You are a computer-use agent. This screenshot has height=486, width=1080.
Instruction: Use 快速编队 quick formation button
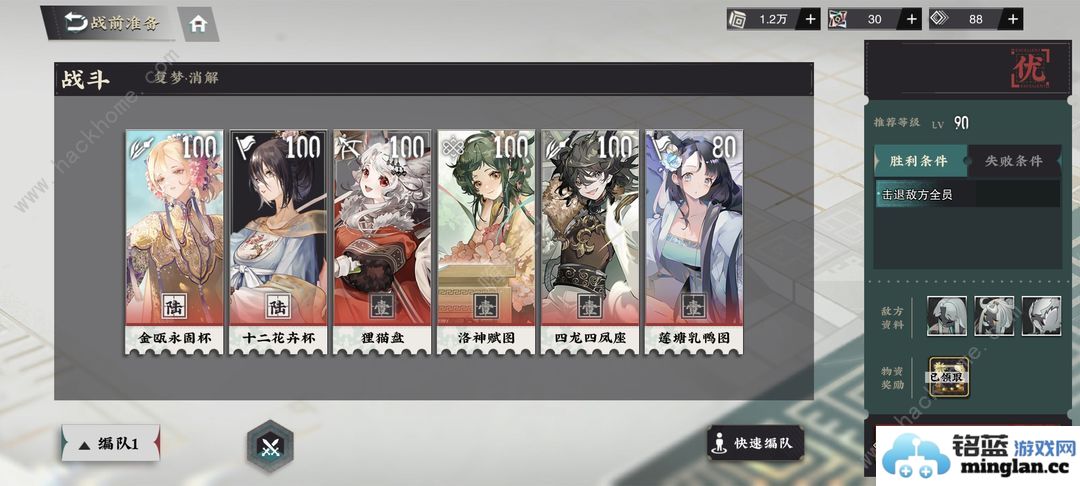[756, 444]
